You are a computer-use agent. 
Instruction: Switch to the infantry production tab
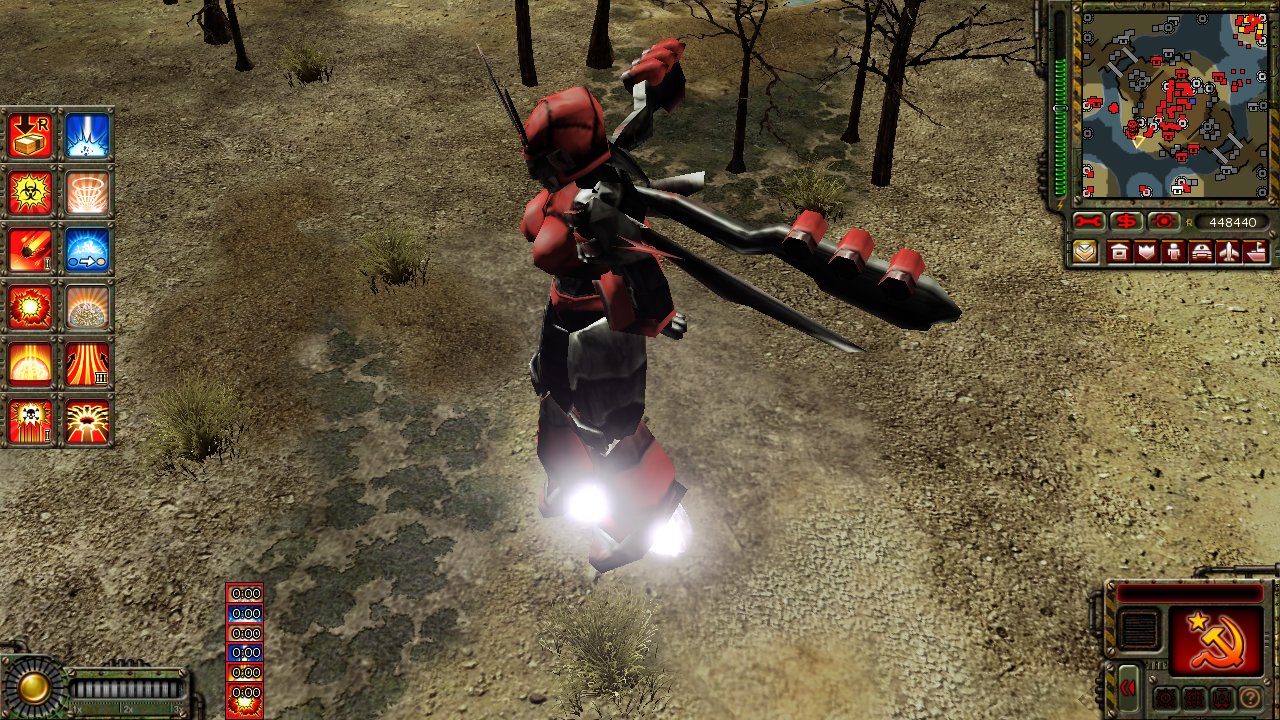tap(1174, 251)
